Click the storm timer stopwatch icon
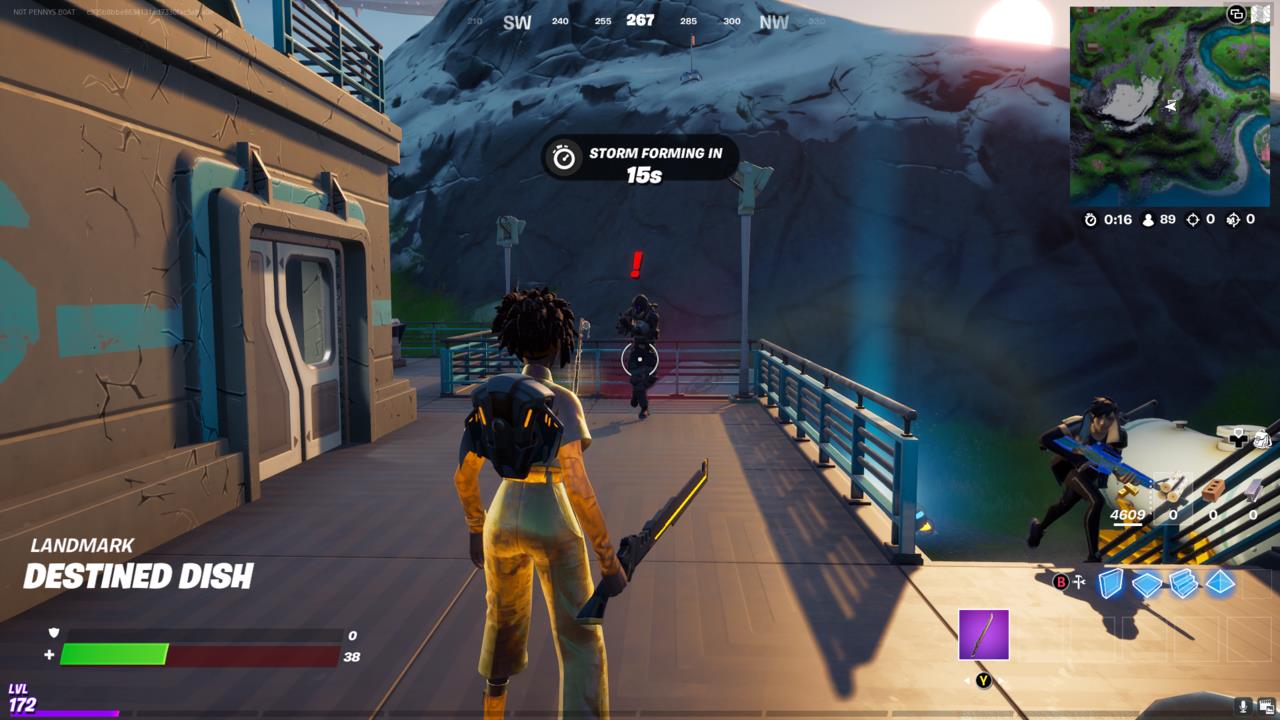The image size is (1280, 720). tap(1090, 220)
